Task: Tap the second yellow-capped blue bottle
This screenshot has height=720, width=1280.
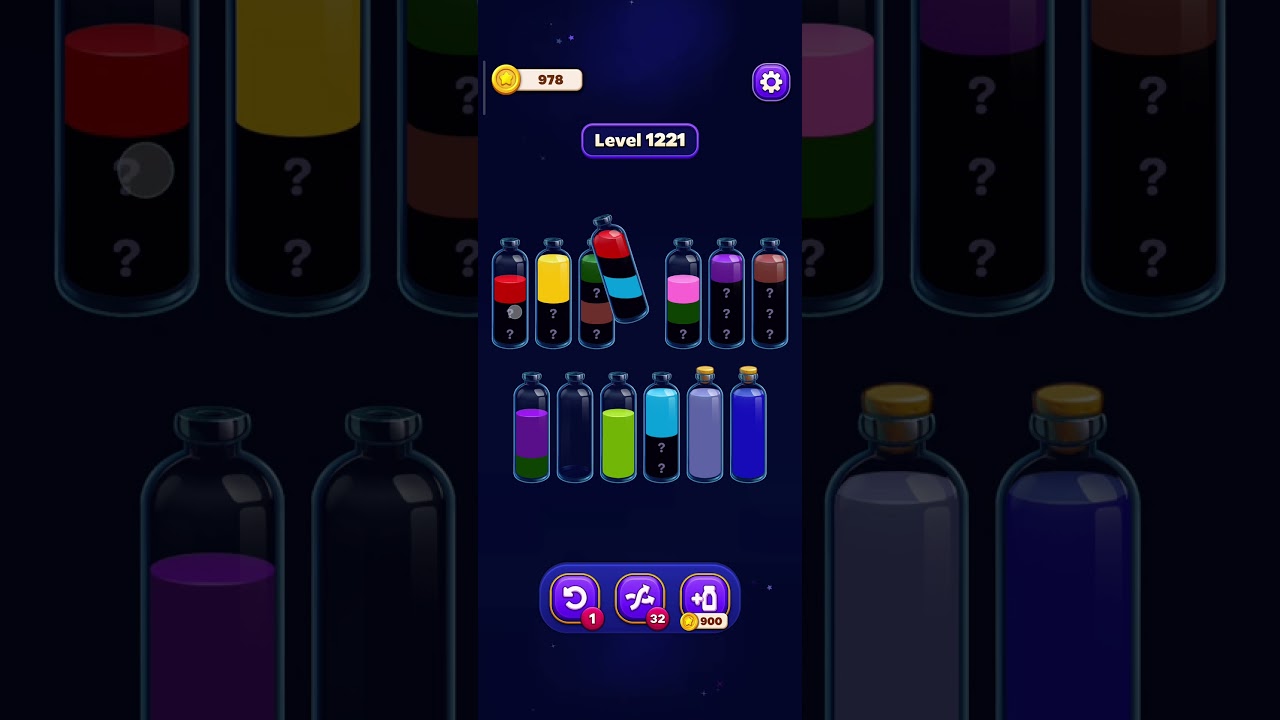Action: point(748,430)
